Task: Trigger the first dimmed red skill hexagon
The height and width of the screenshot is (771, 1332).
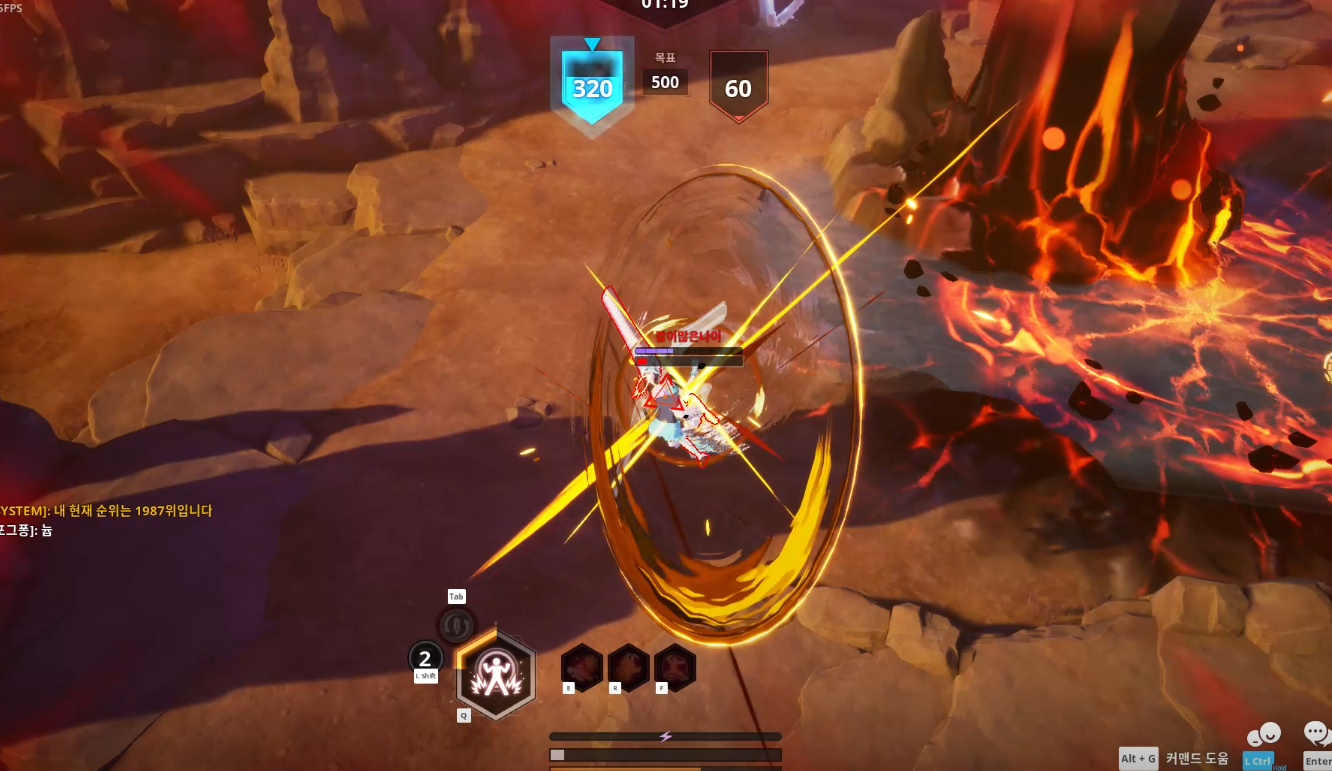Action: coord(581,667)
